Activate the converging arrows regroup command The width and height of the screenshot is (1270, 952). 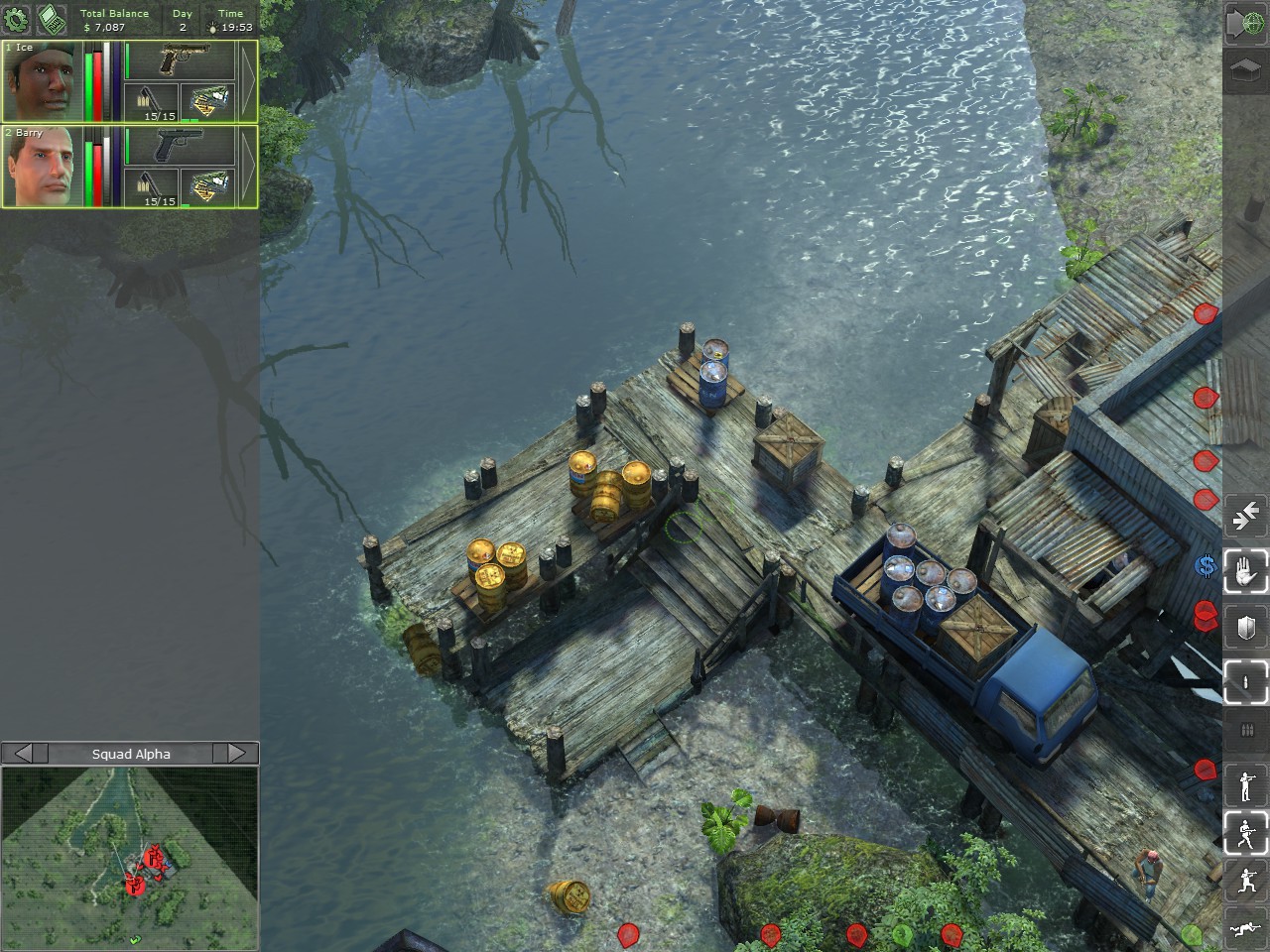point(1245,517)
